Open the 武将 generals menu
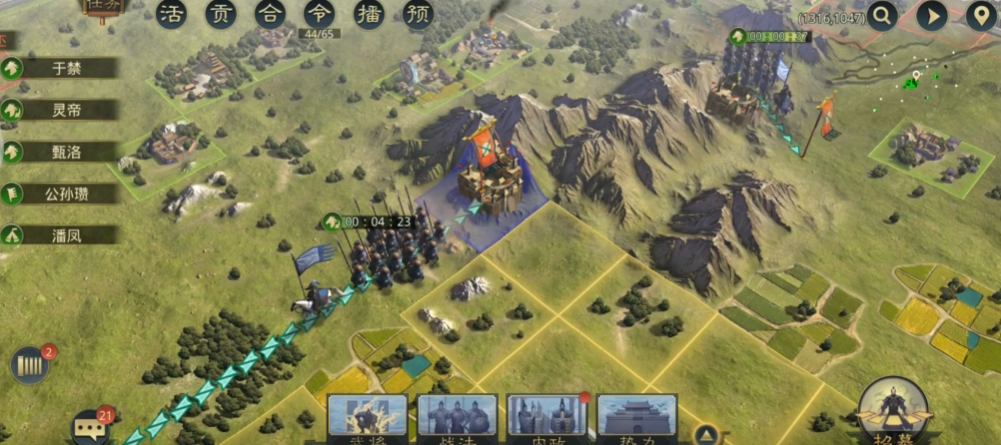The image size is (1001, 445). [x=367, y=418]
